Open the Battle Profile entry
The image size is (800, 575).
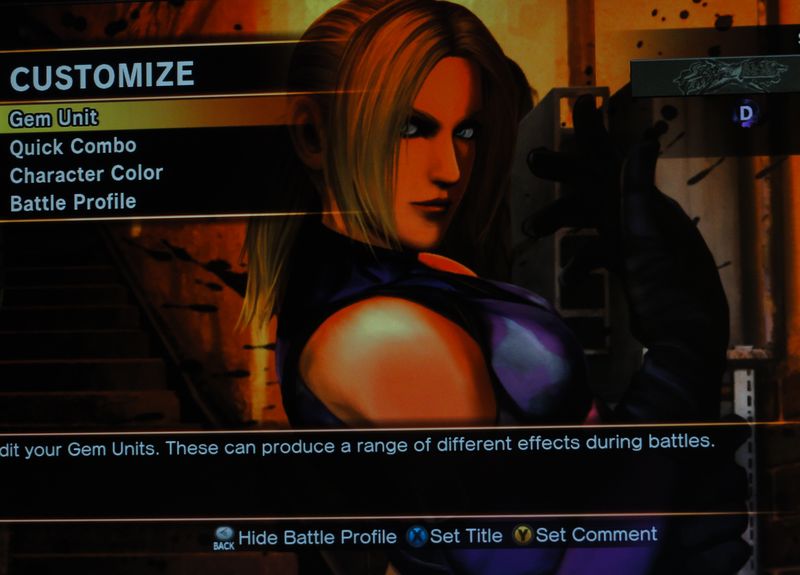[x=73, y=202]
